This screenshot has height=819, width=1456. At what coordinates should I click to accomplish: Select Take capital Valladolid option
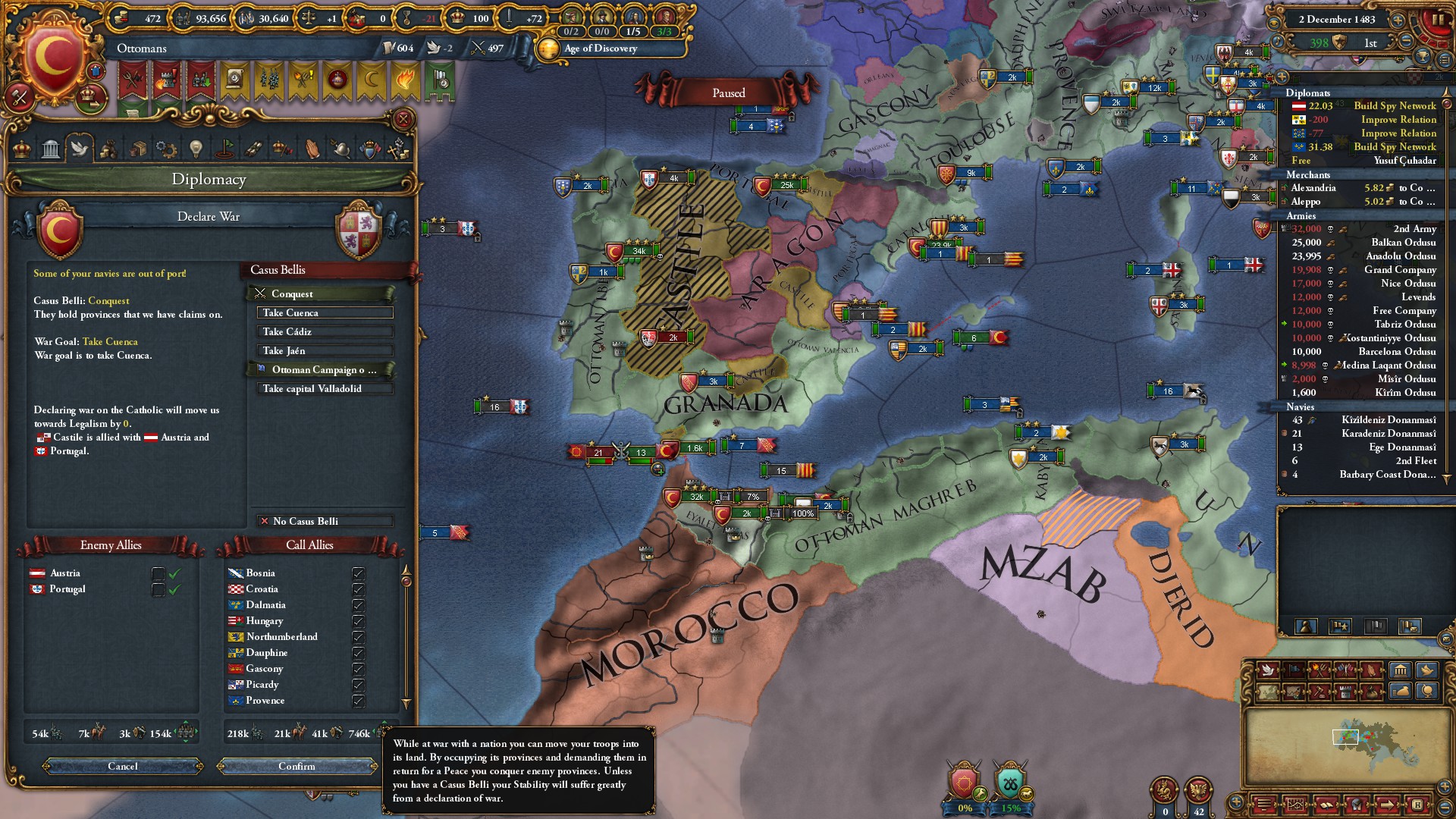[325, 389]
